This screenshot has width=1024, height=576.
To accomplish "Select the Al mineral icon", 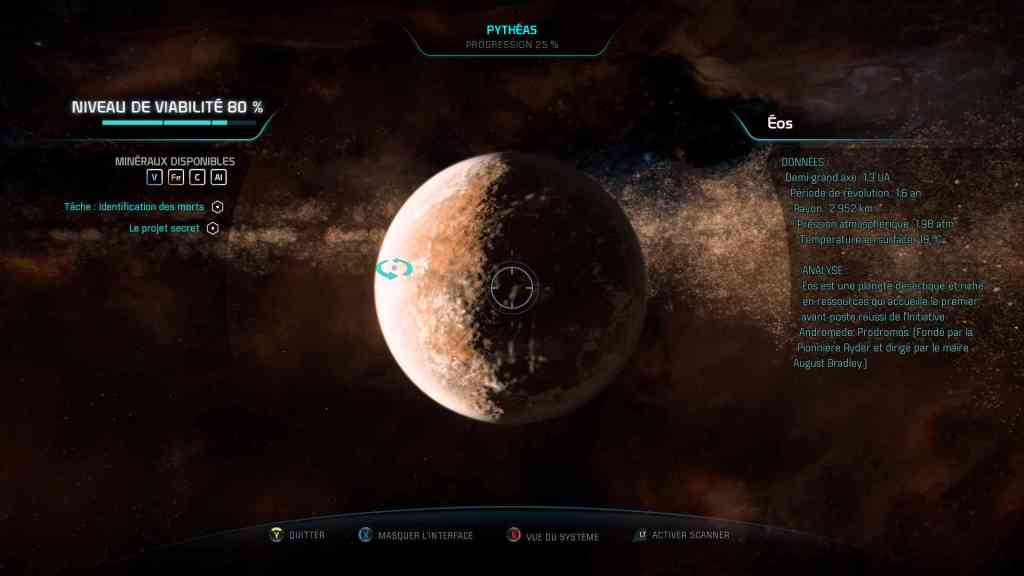I will point(218,177).
